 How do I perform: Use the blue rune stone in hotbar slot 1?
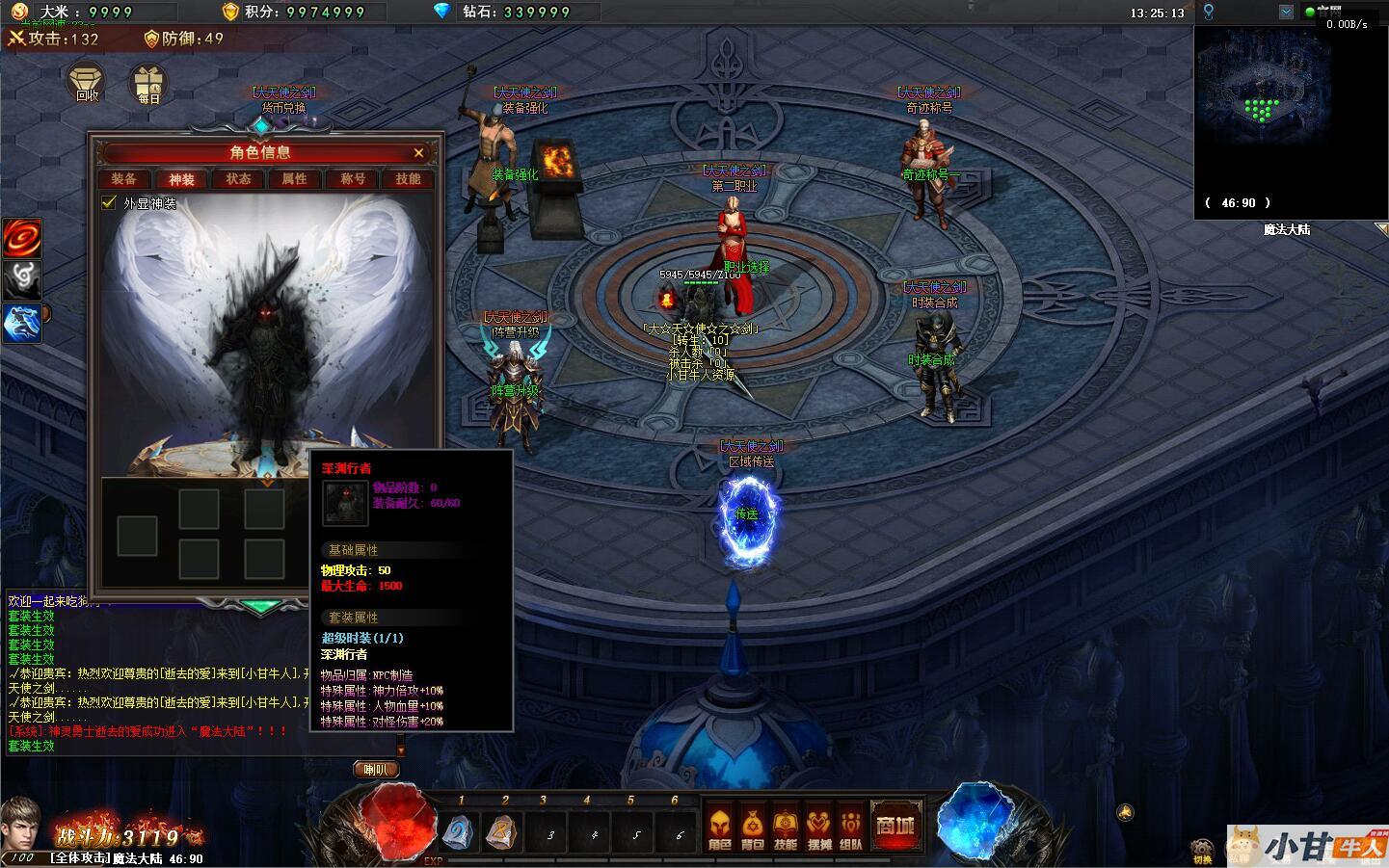pos(460,832)
